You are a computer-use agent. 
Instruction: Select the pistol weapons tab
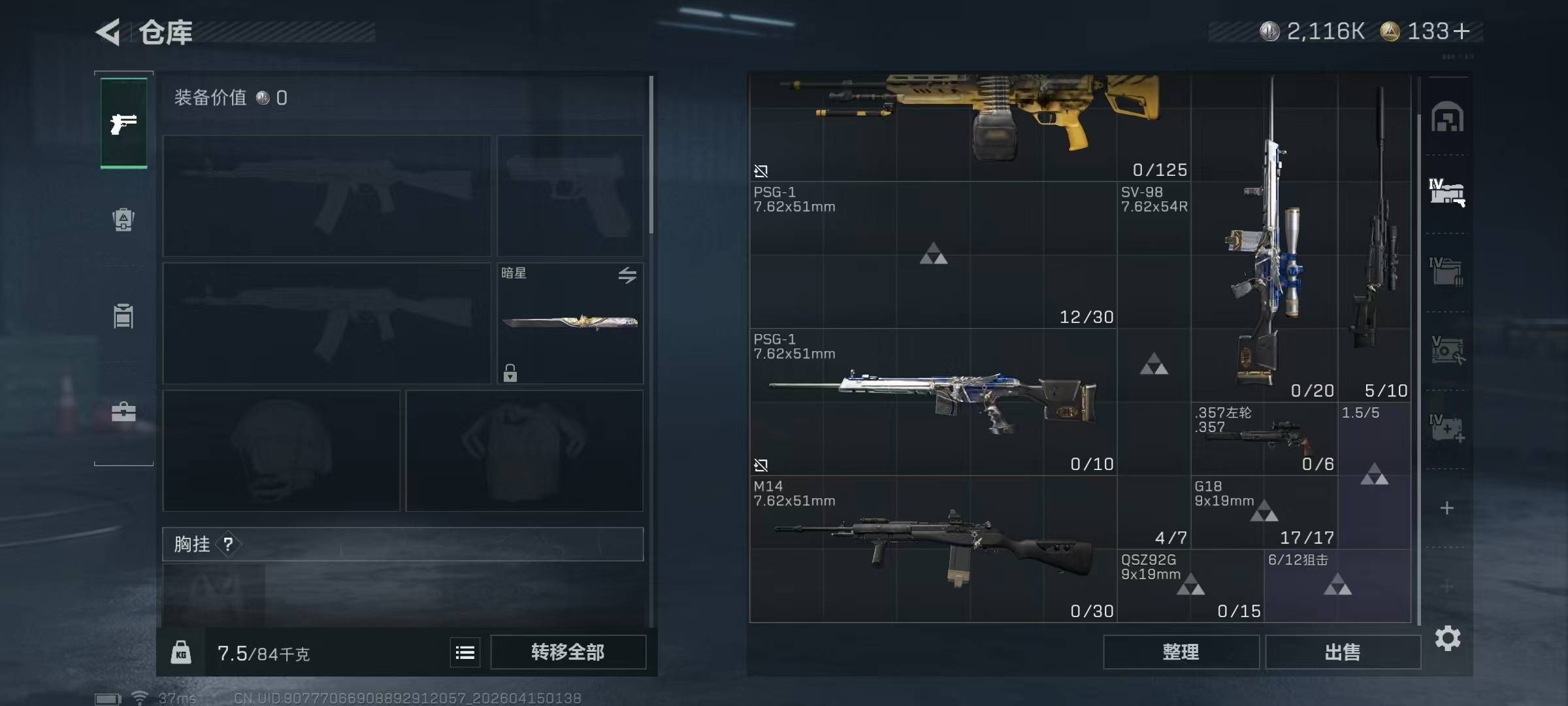(x=123, y=124)
